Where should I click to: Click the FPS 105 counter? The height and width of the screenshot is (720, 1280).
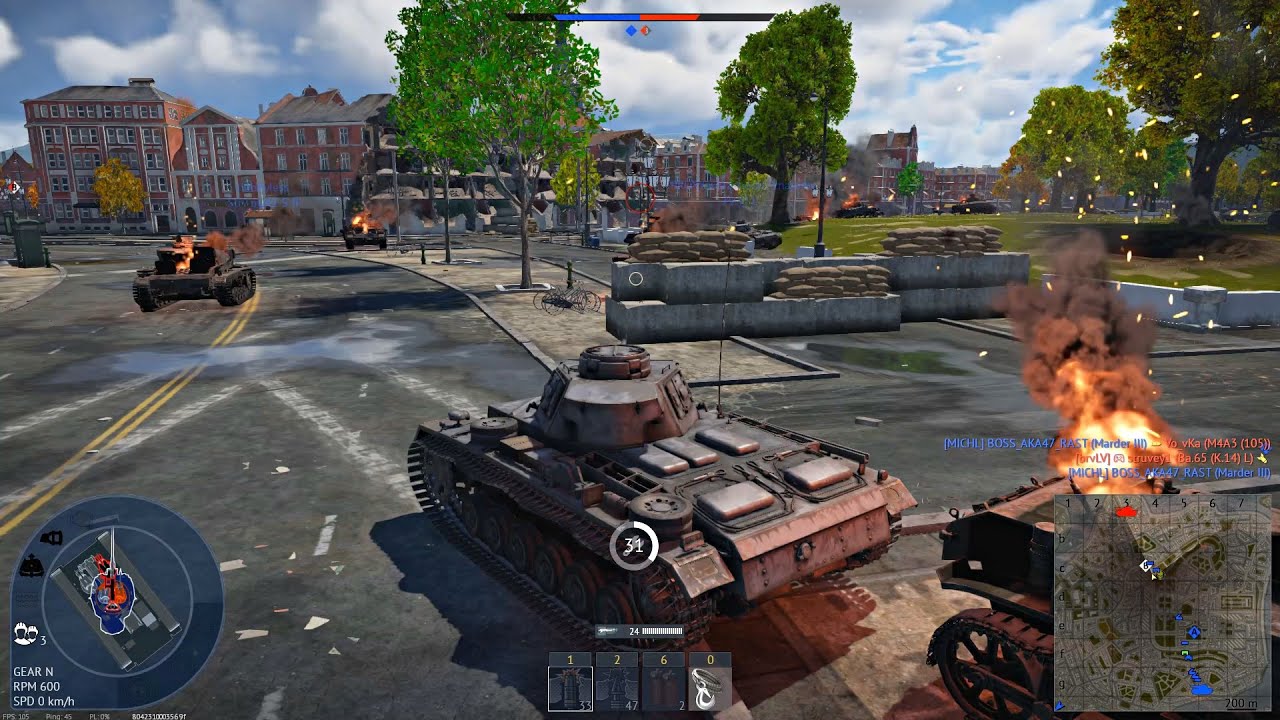coord(14,715)
